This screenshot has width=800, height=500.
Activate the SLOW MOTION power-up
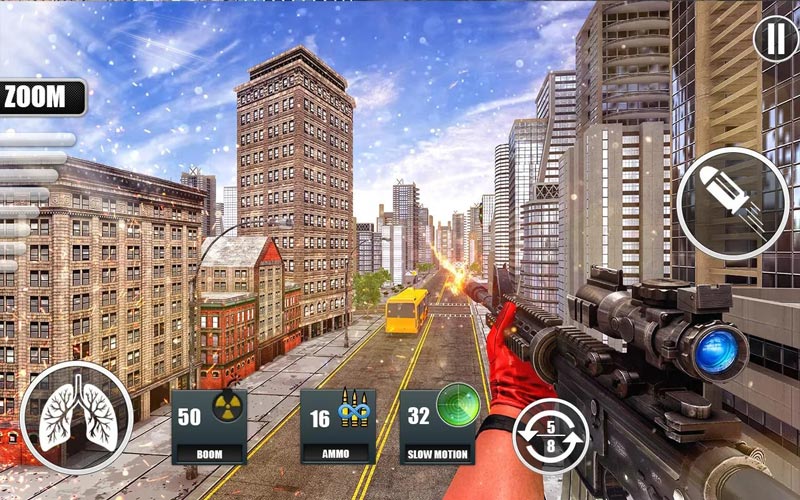[x=438, y=427]
